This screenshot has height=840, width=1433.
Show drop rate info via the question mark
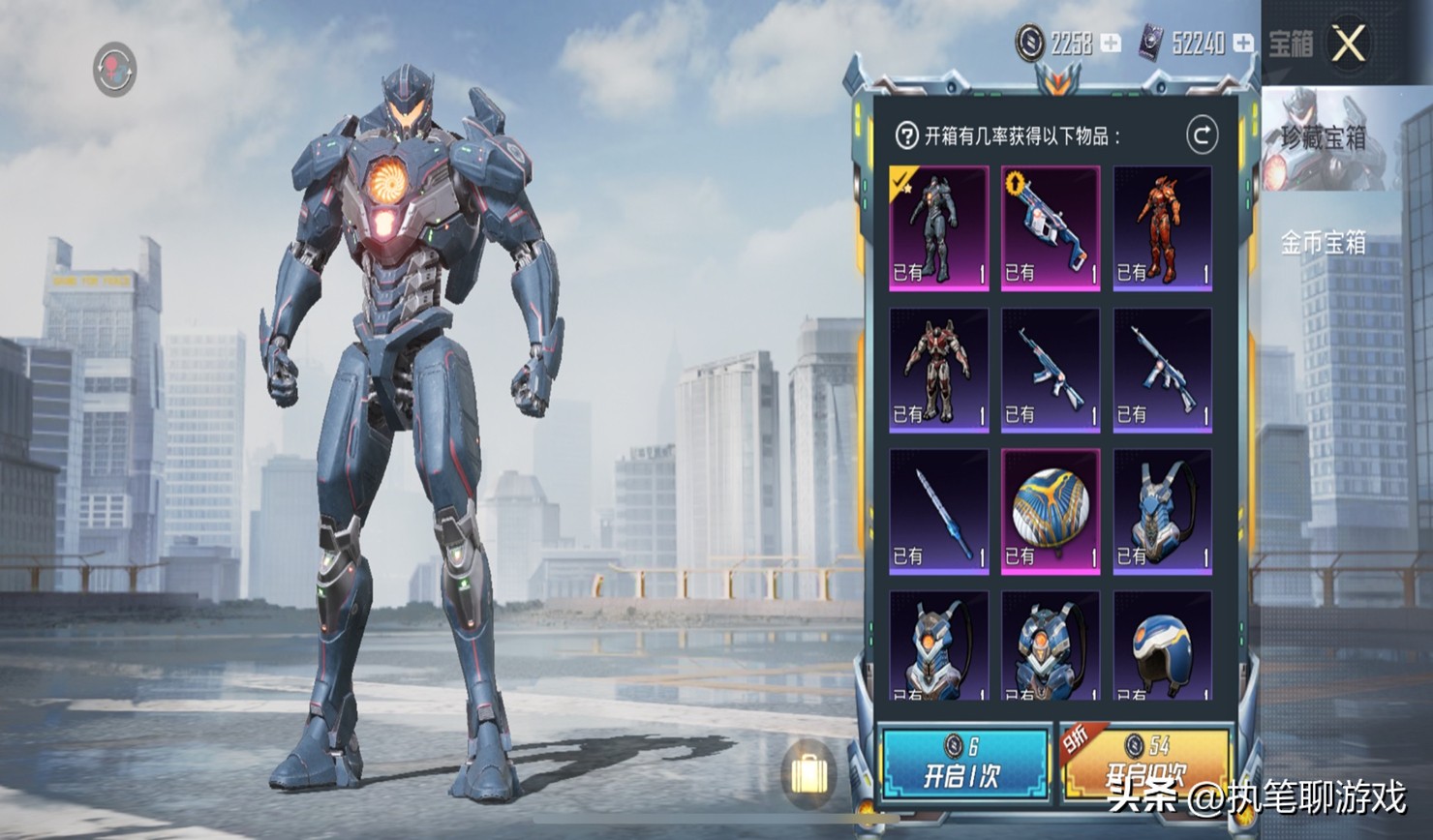coord(906,135)
